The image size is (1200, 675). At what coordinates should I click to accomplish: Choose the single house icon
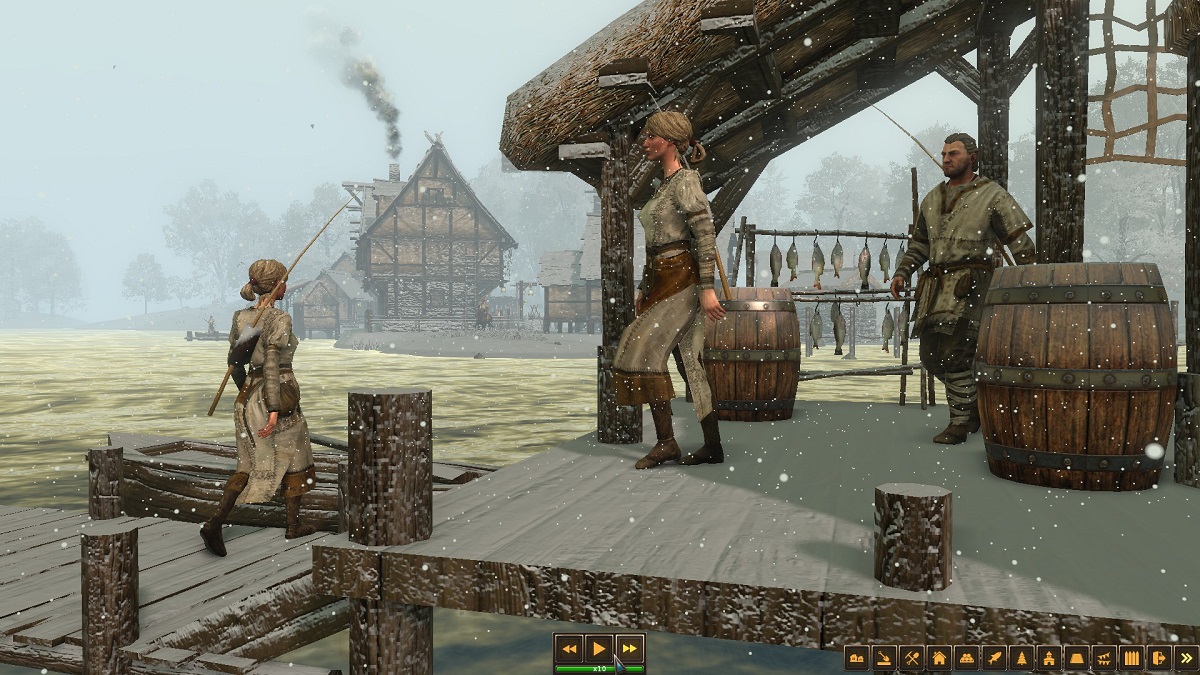point(939,657)
